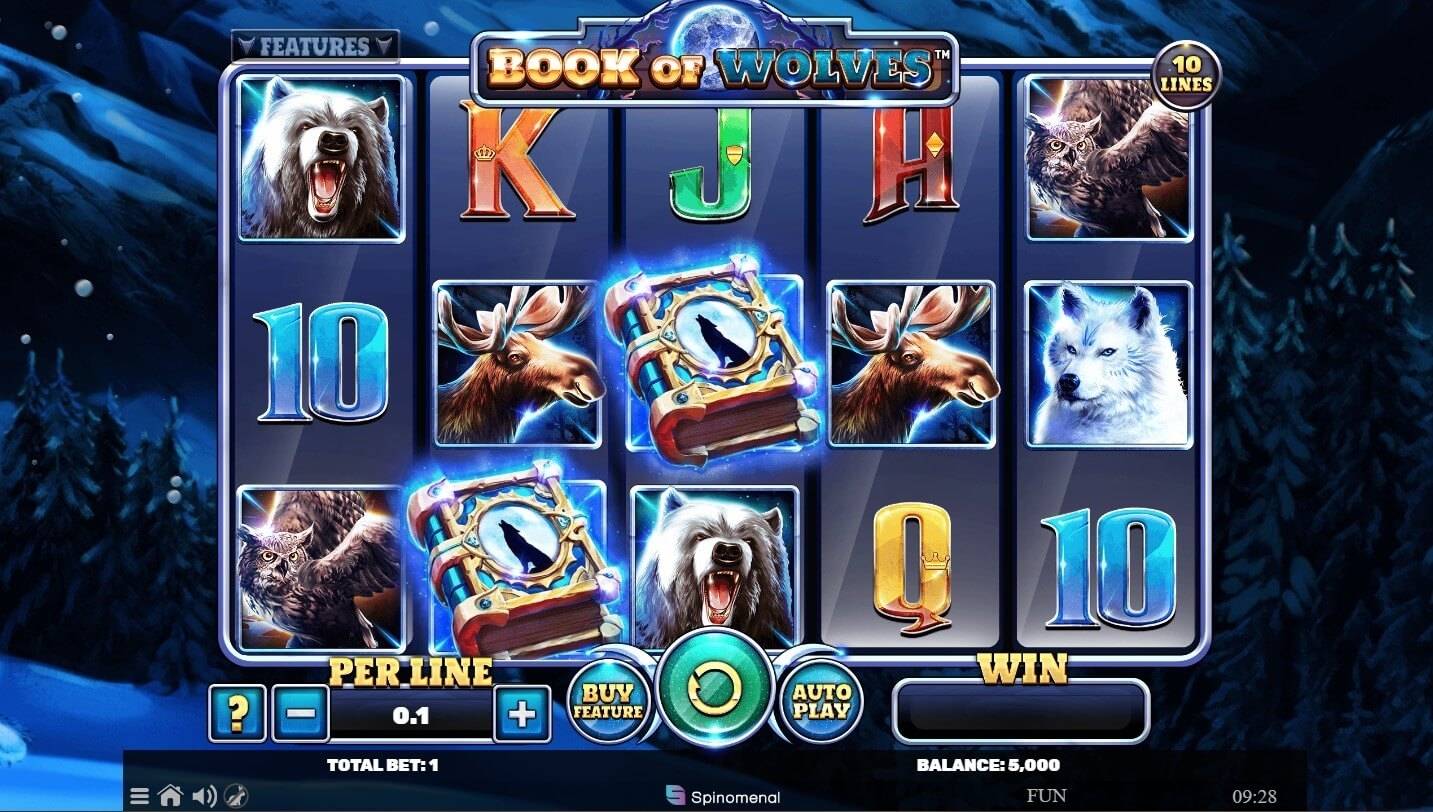Click the Buy Feature button
This screenshot has width=1433, height=812.
[x=611, y=702]
